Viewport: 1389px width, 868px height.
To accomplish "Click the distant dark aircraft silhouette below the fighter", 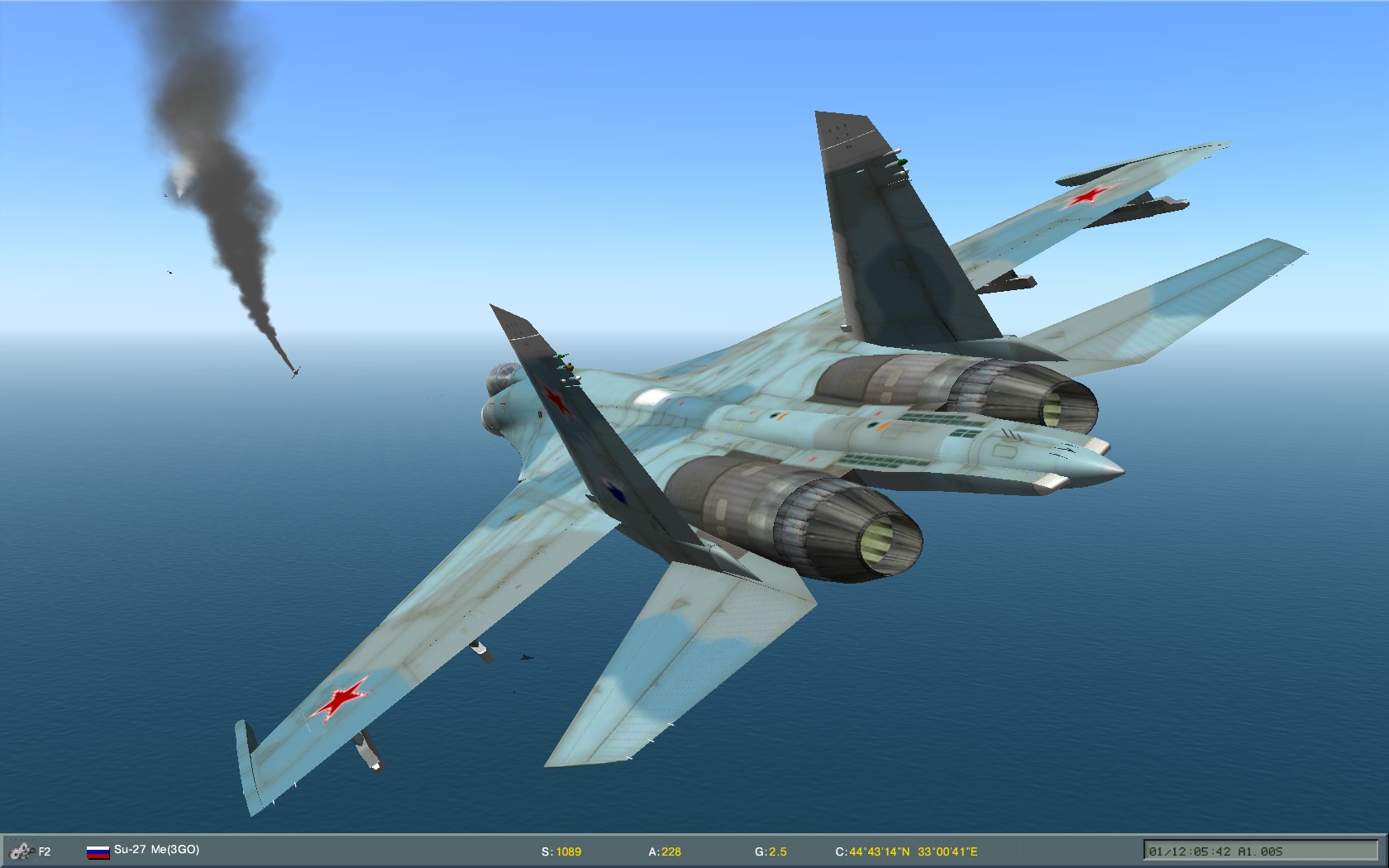I will click(526, 657).
